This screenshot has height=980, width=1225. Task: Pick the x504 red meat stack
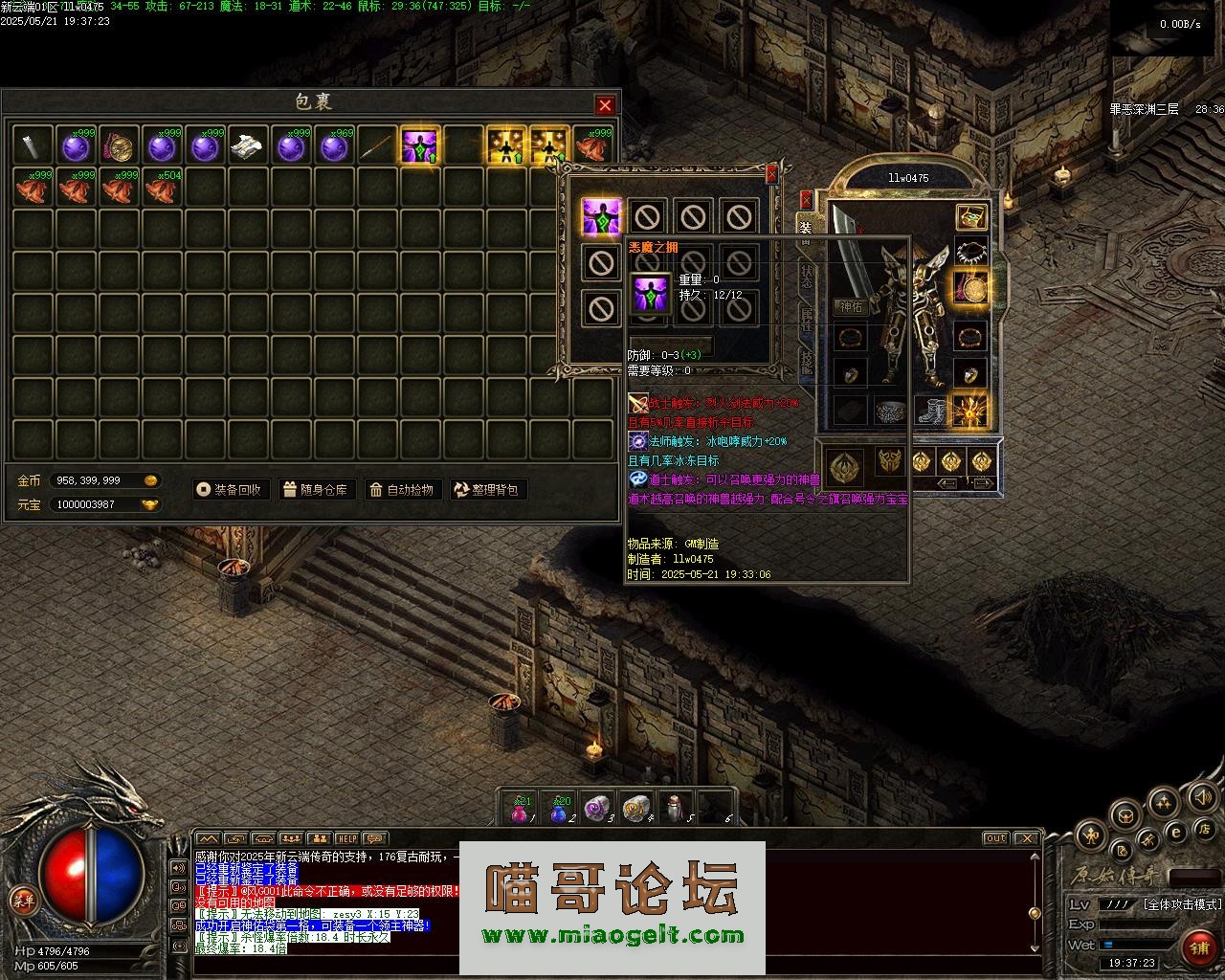tap(163, 188)
